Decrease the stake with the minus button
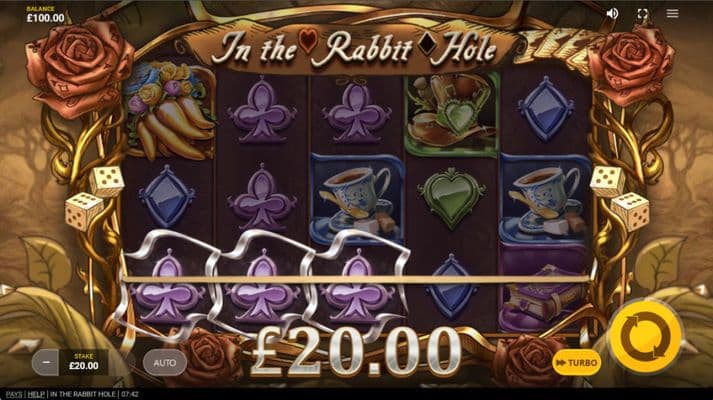713x400 pixels. pos(45,362)
